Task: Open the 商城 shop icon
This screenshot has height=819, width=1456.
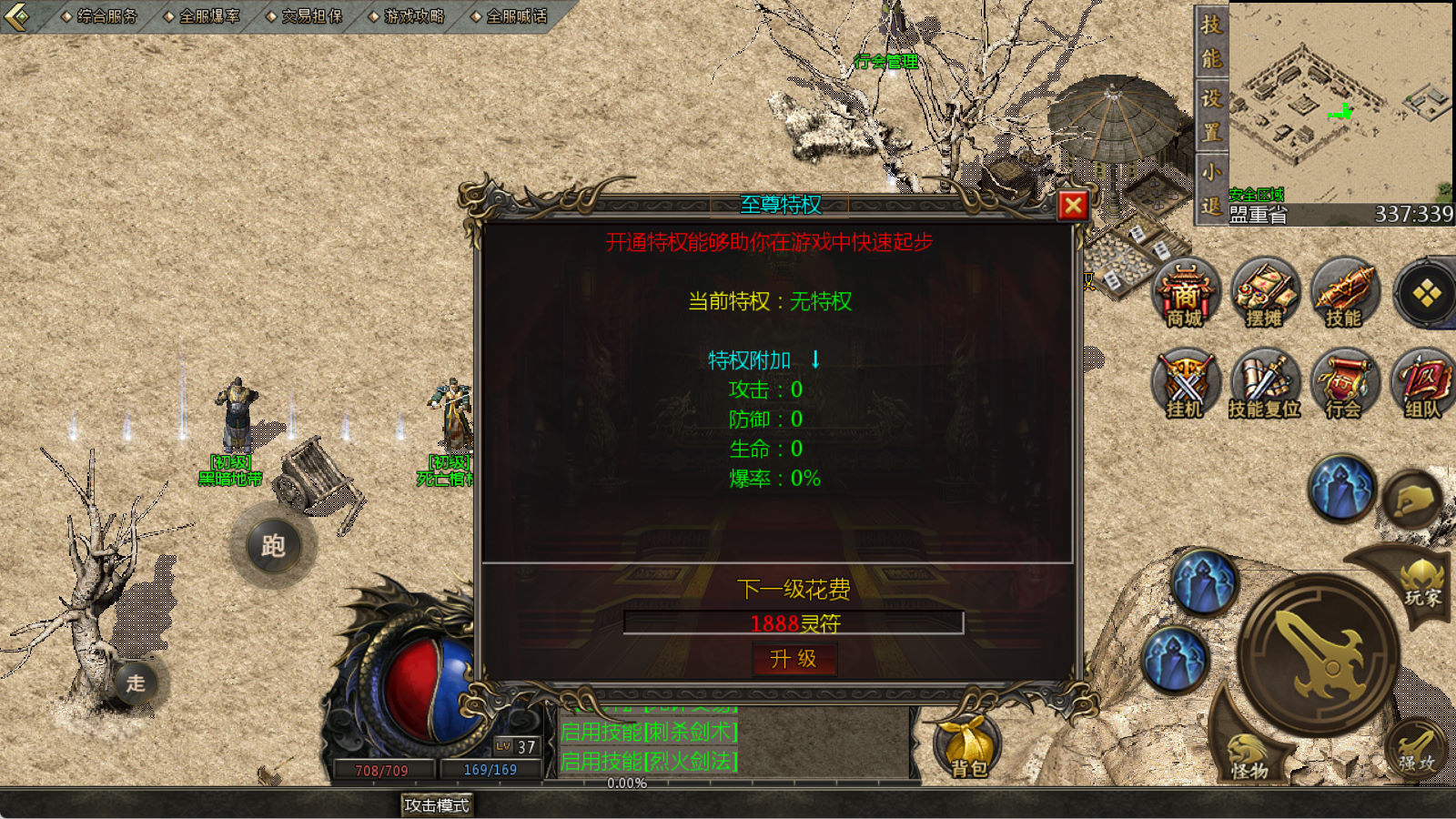Action: coord(1185,293)
